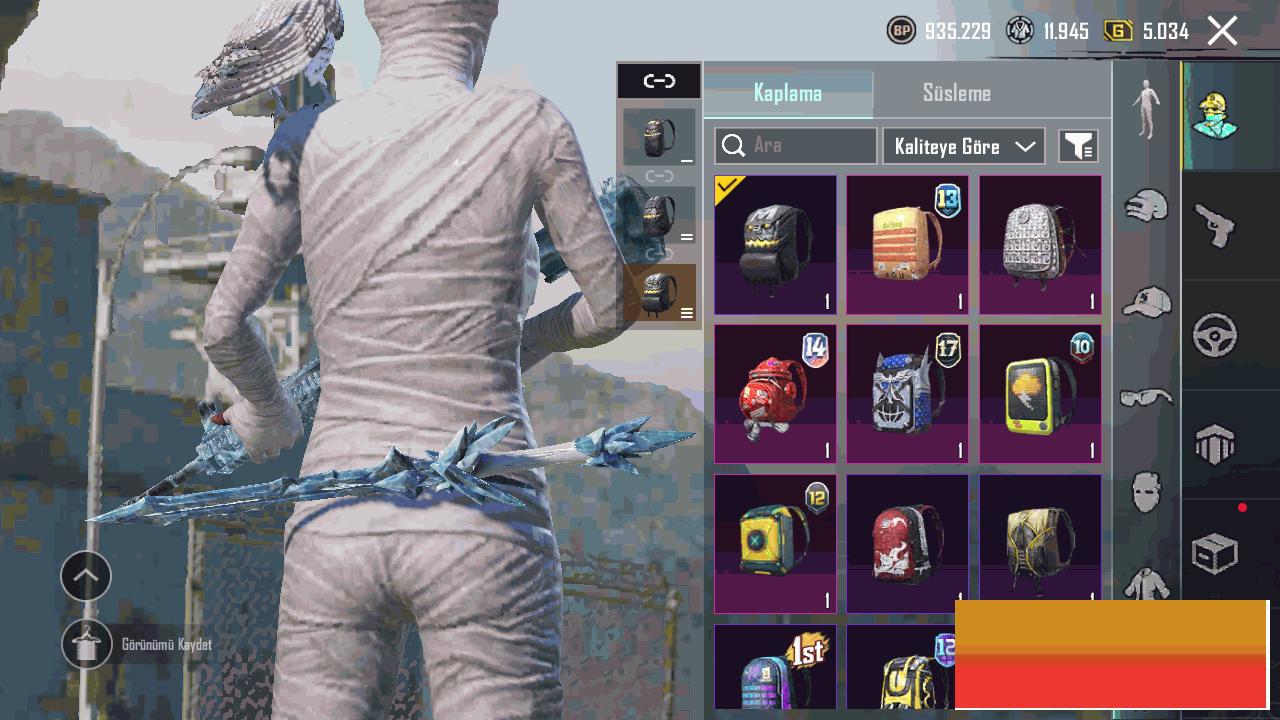The height and width of the screenshot is (720, 1280).
Task: Open the glasses category
Action: pos(1146,397)
